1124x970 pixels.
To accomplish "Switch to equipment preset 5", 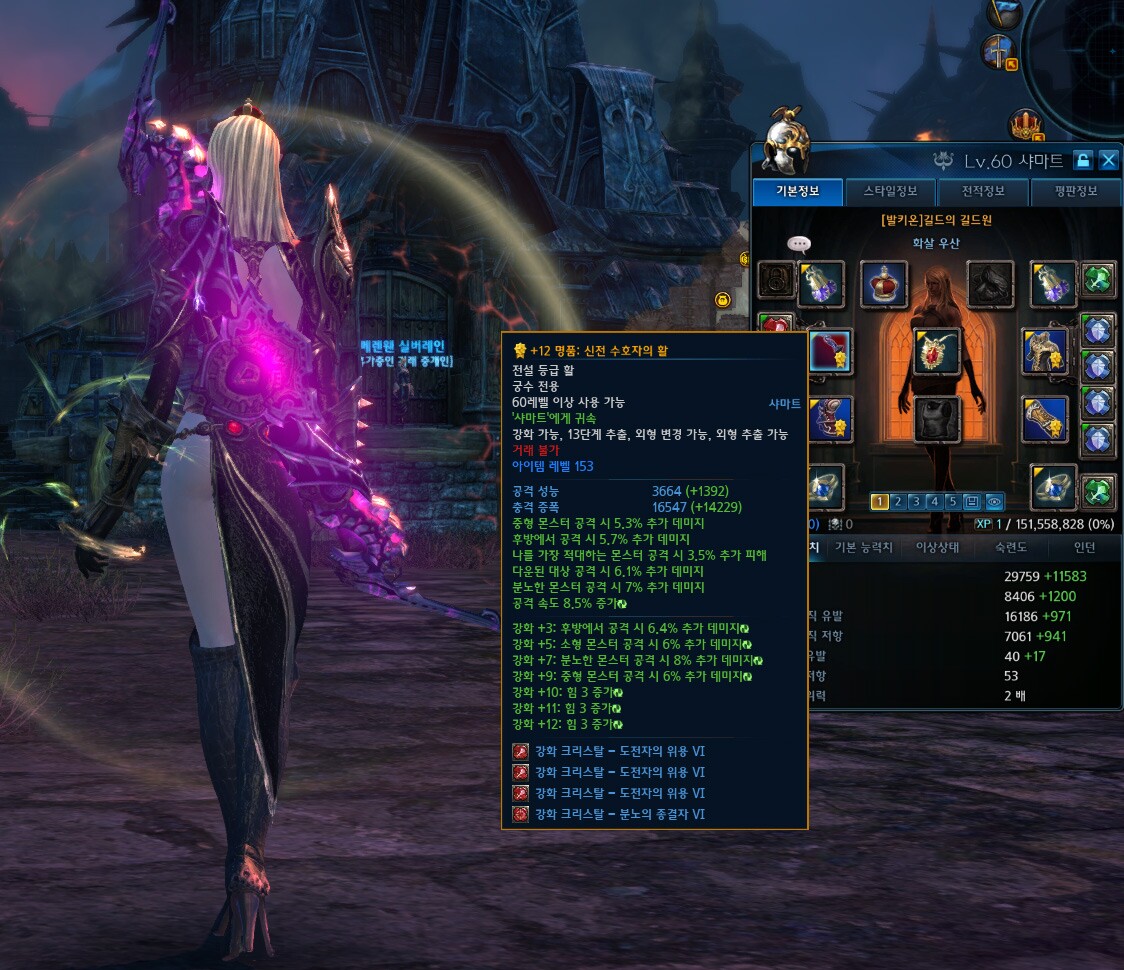I will (953, 502).
